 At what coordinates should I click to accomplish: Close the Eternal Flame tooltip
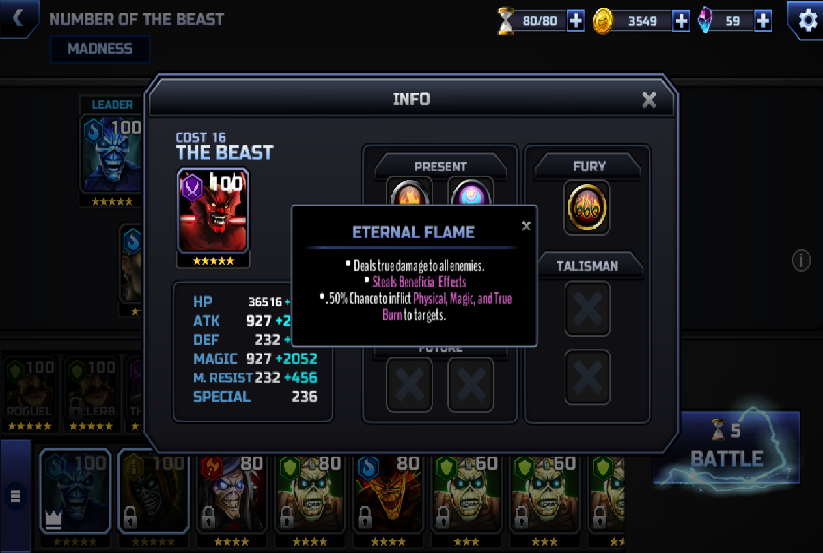click(x=526, y=226)
